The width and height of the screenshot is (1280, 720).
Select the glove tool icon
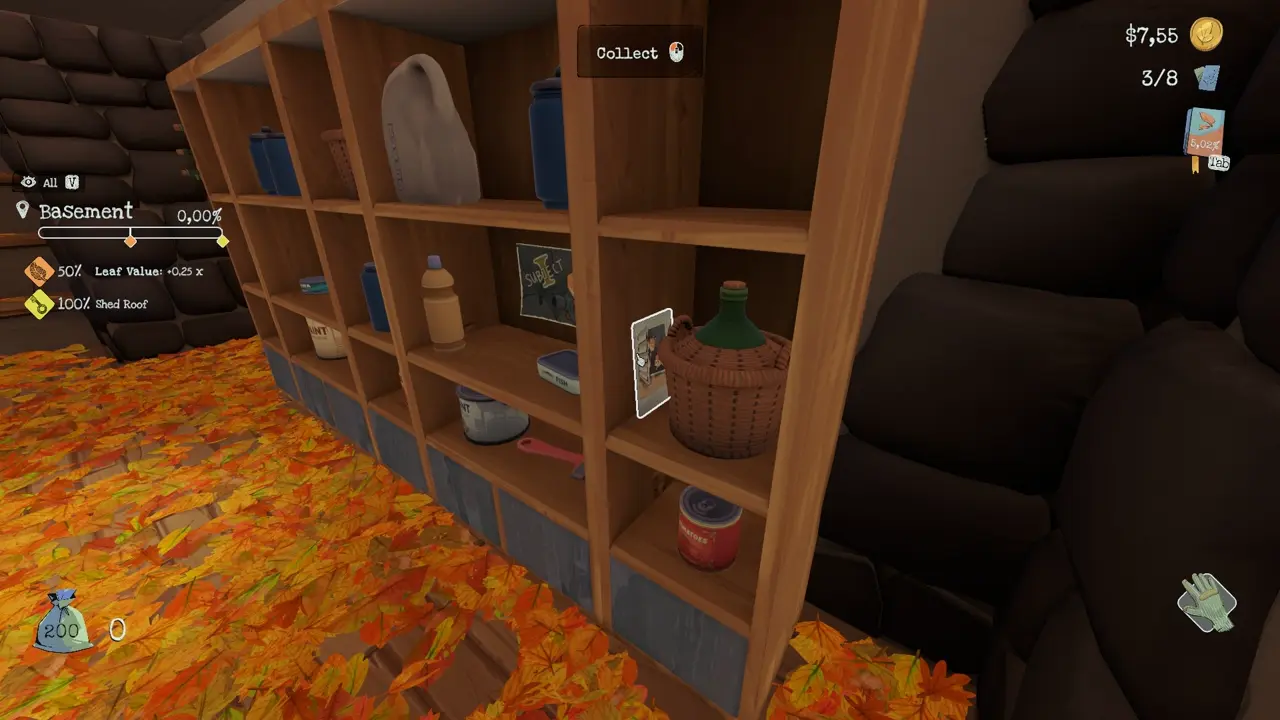tap(1206, 602)
